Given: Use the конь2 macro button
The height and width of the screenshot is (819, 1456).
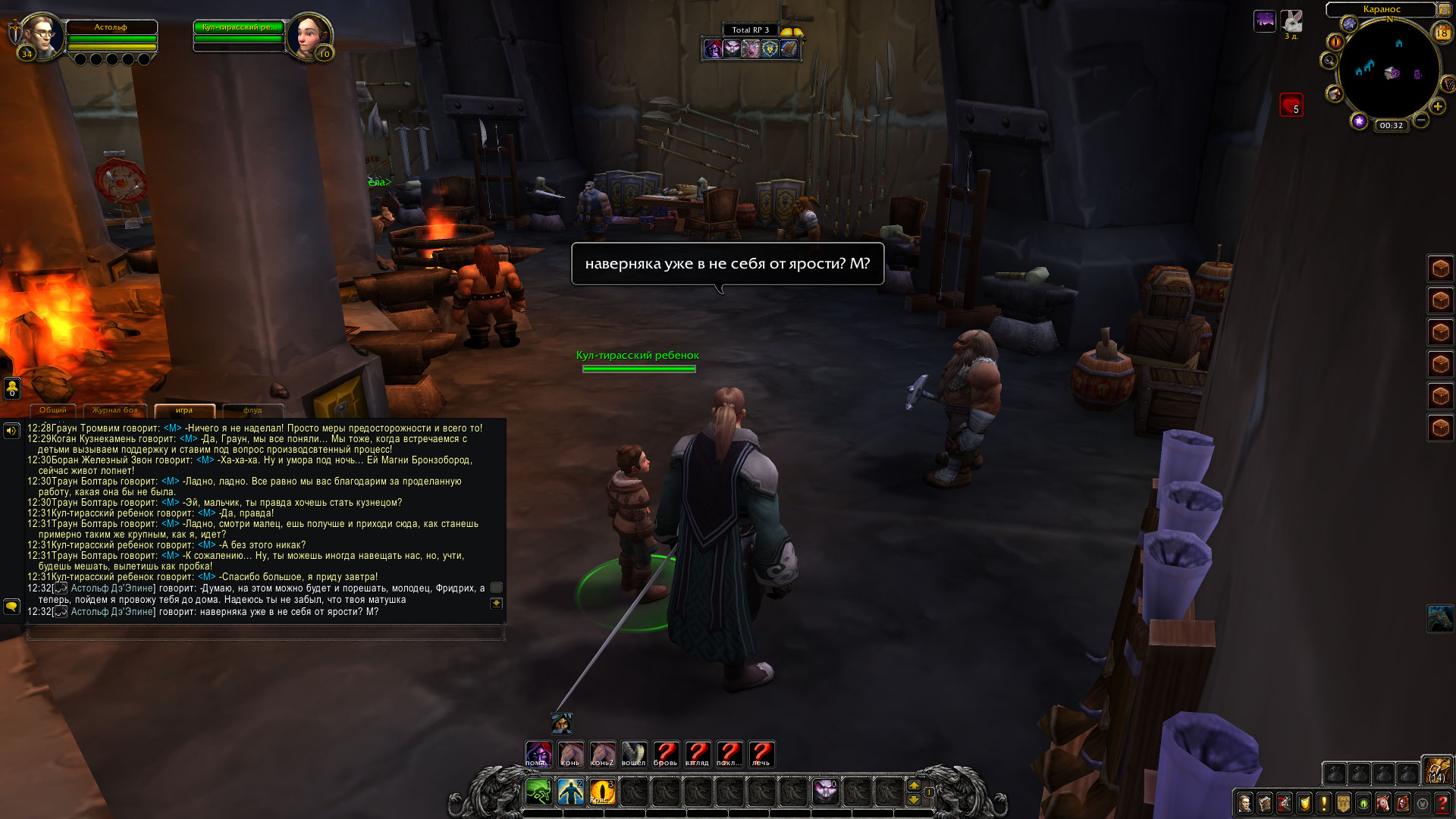Looking at the screenshot, I should point(602,754).
